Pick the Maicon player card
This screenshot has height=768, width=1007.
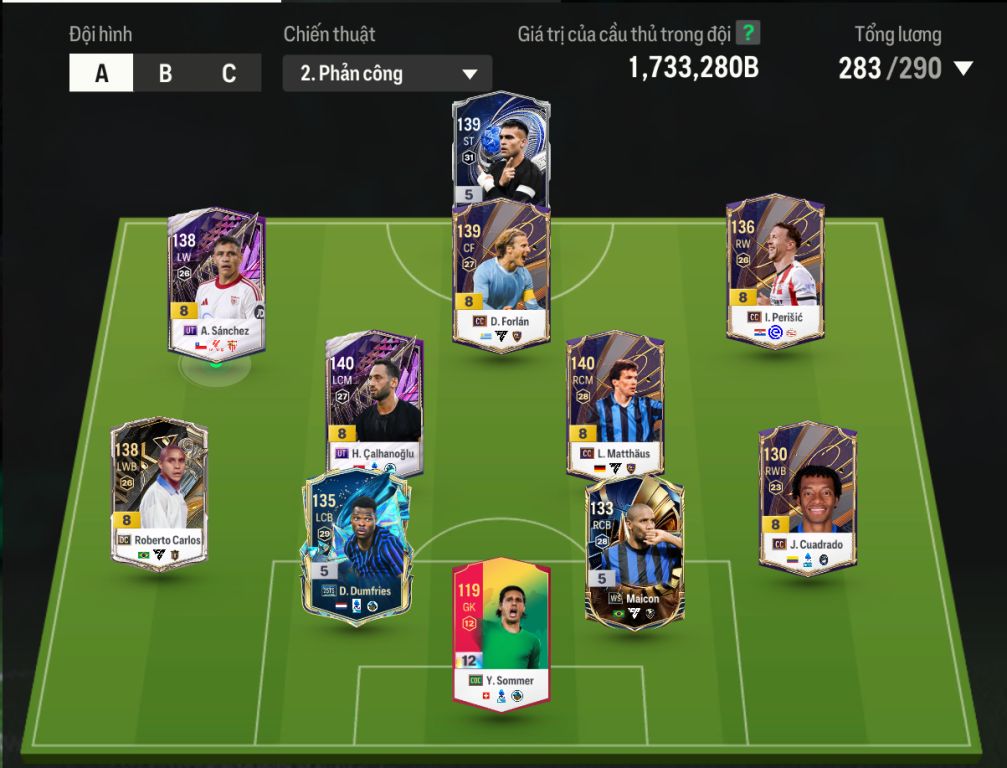tap(634, 550)
